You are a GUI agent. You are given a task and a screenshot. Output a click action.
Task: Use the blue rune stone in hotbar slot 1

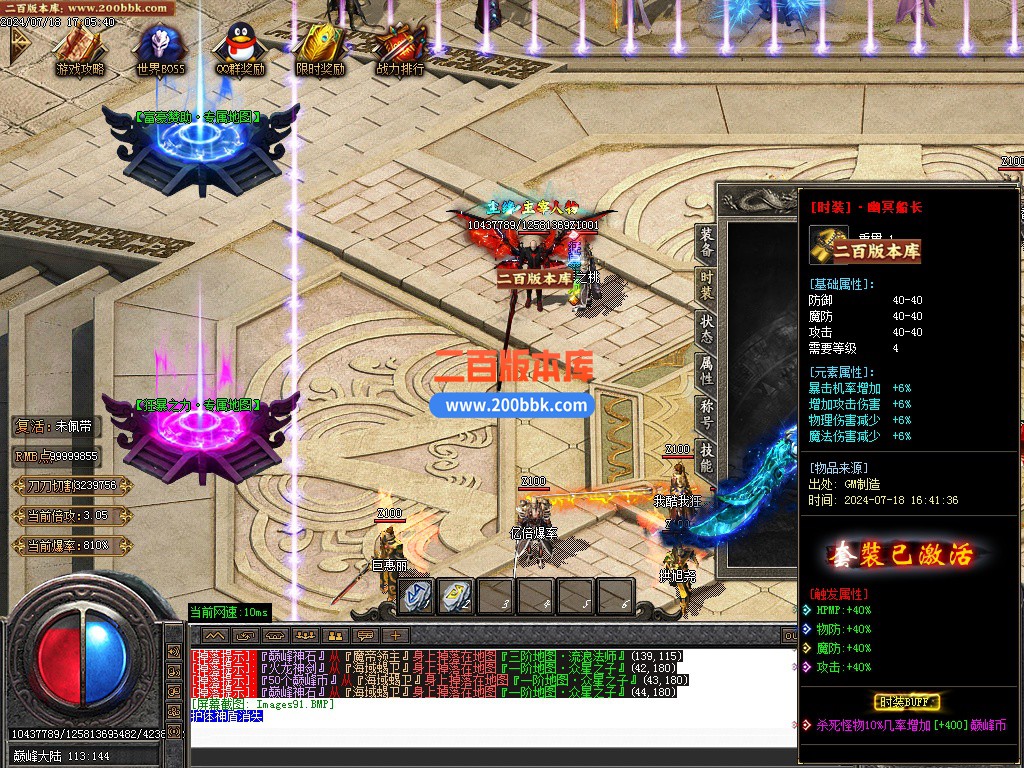(x=417, y=596)
